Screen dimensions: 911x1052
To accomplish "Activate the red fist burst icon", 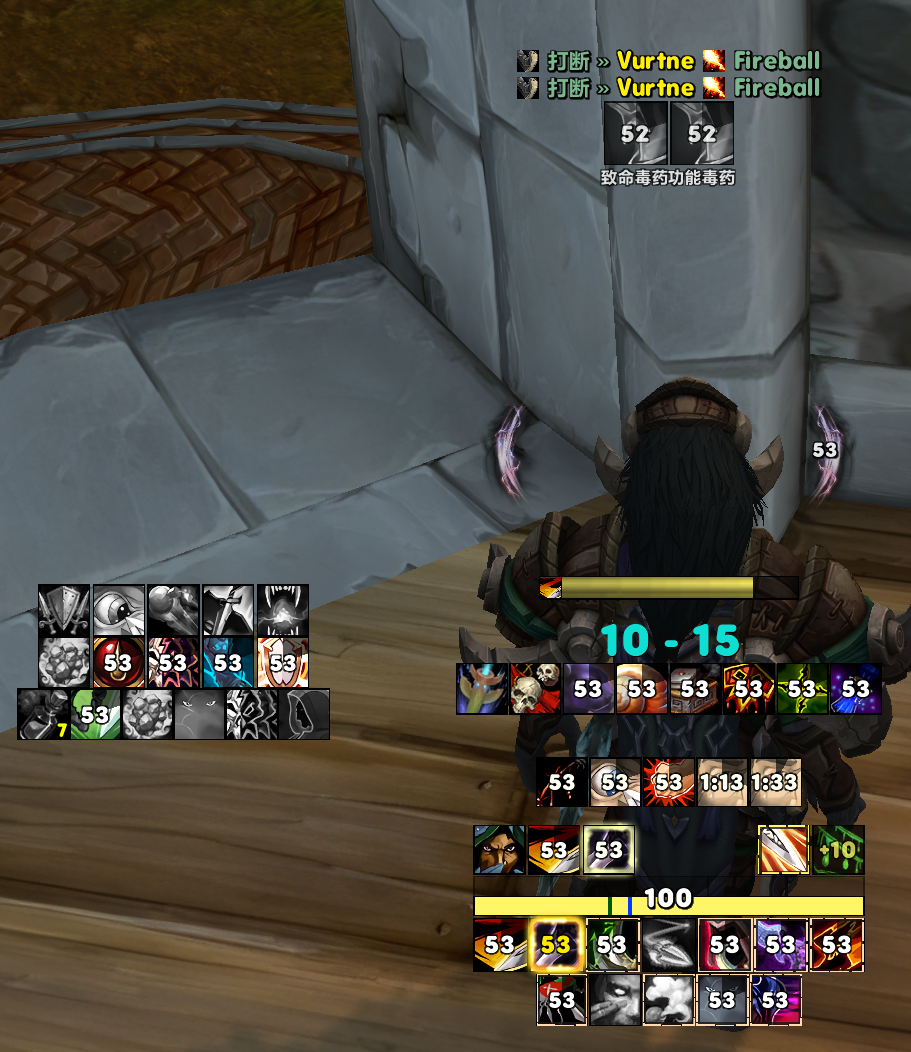I will [x=669, y=782].
